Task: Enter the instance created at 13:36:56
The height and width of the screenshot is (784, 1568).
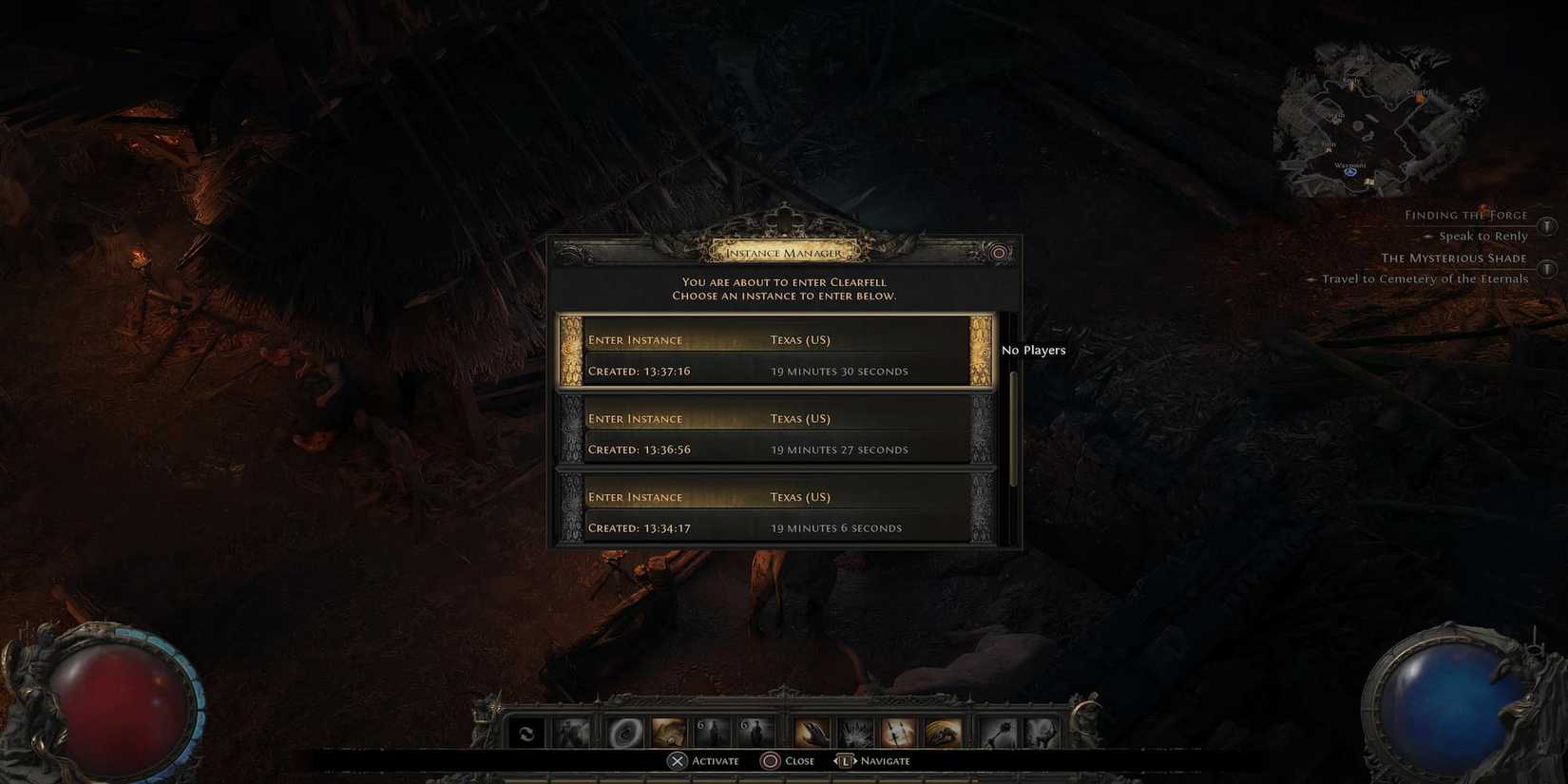Action: [x=772, y=432]
